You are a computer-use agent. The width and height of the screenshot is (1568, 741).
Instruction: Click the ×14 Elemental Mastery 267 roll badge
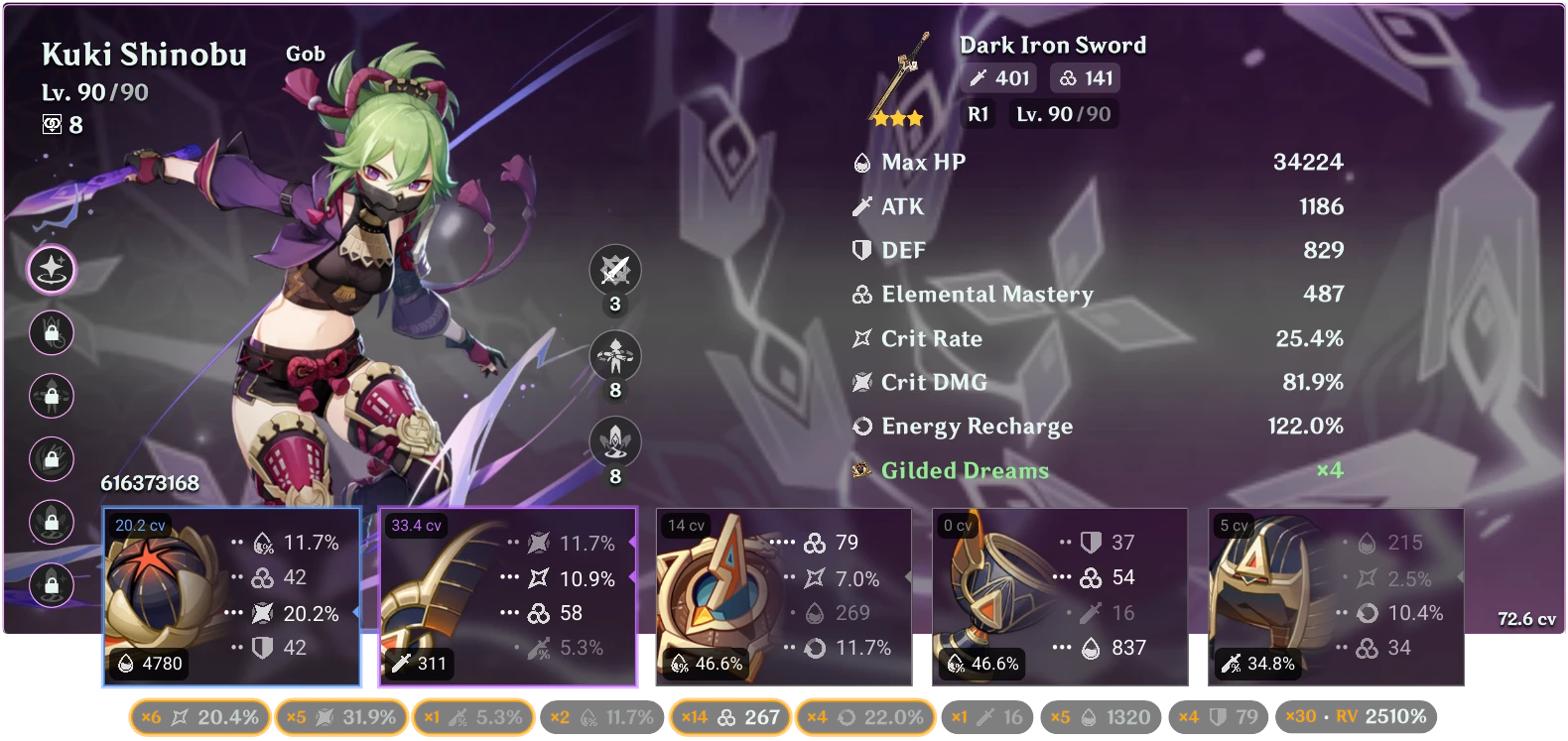tap(729, 715)
